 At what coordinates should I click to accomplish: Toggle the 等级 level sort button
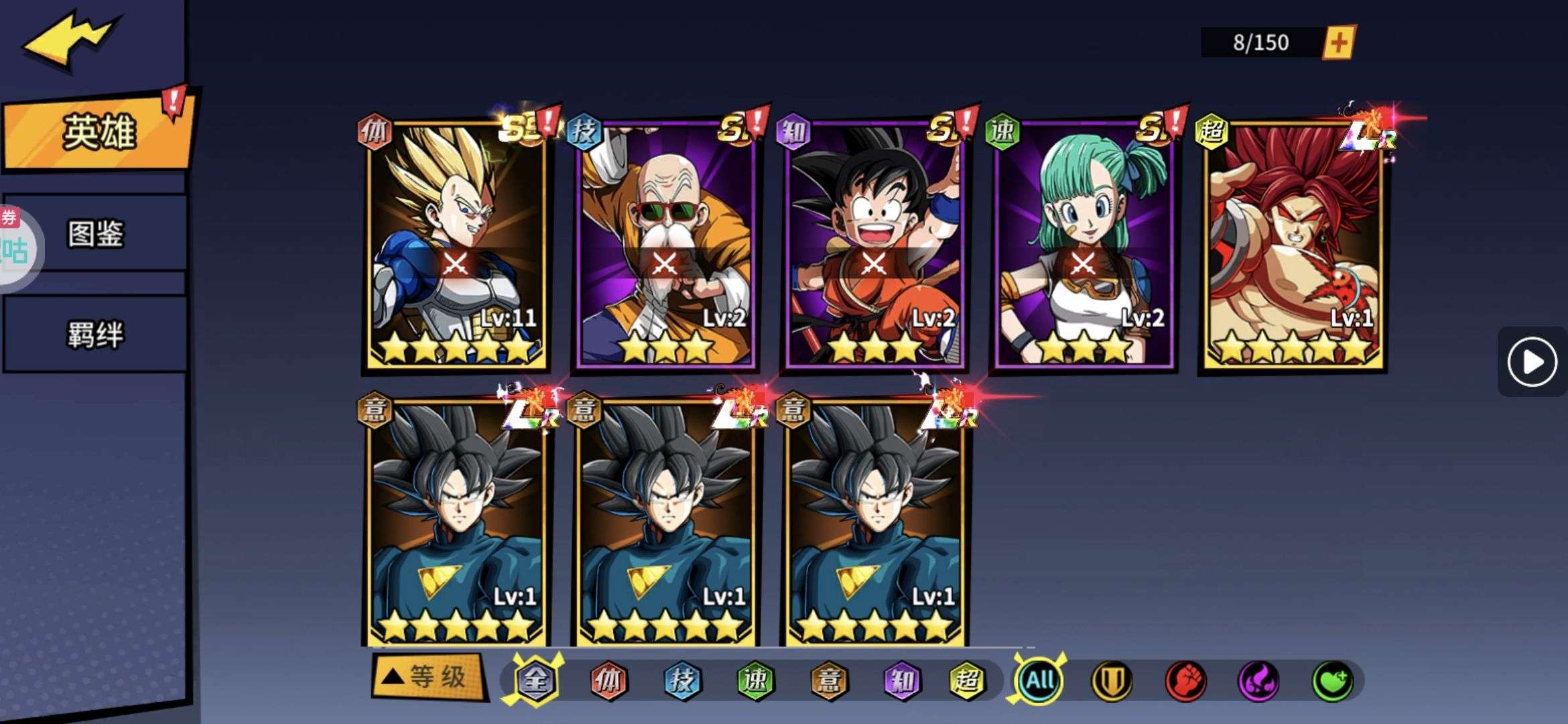coord(428,677)
